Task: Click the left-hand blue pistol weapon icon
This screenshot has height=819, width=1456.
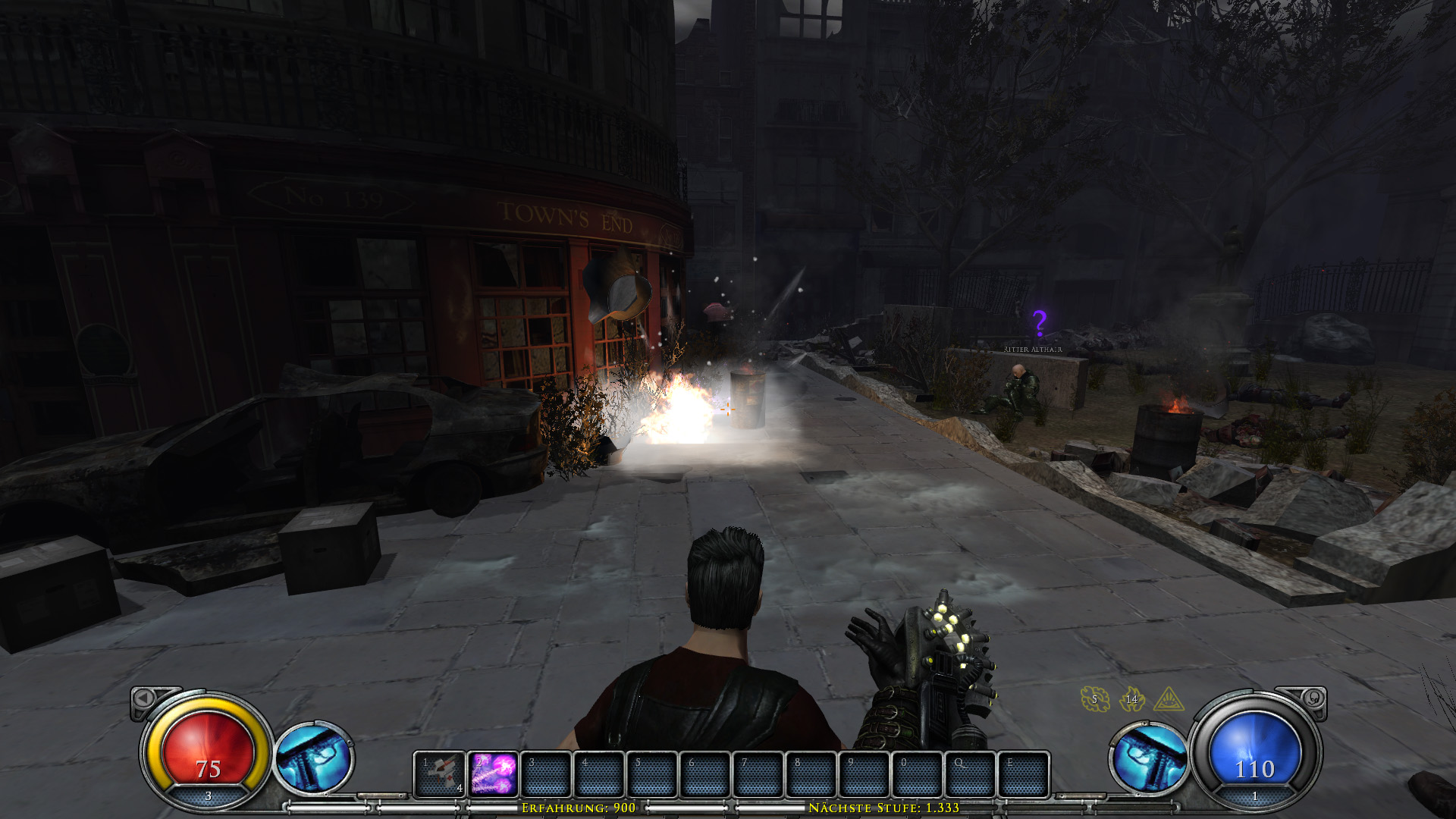Action: pos(313,758)
